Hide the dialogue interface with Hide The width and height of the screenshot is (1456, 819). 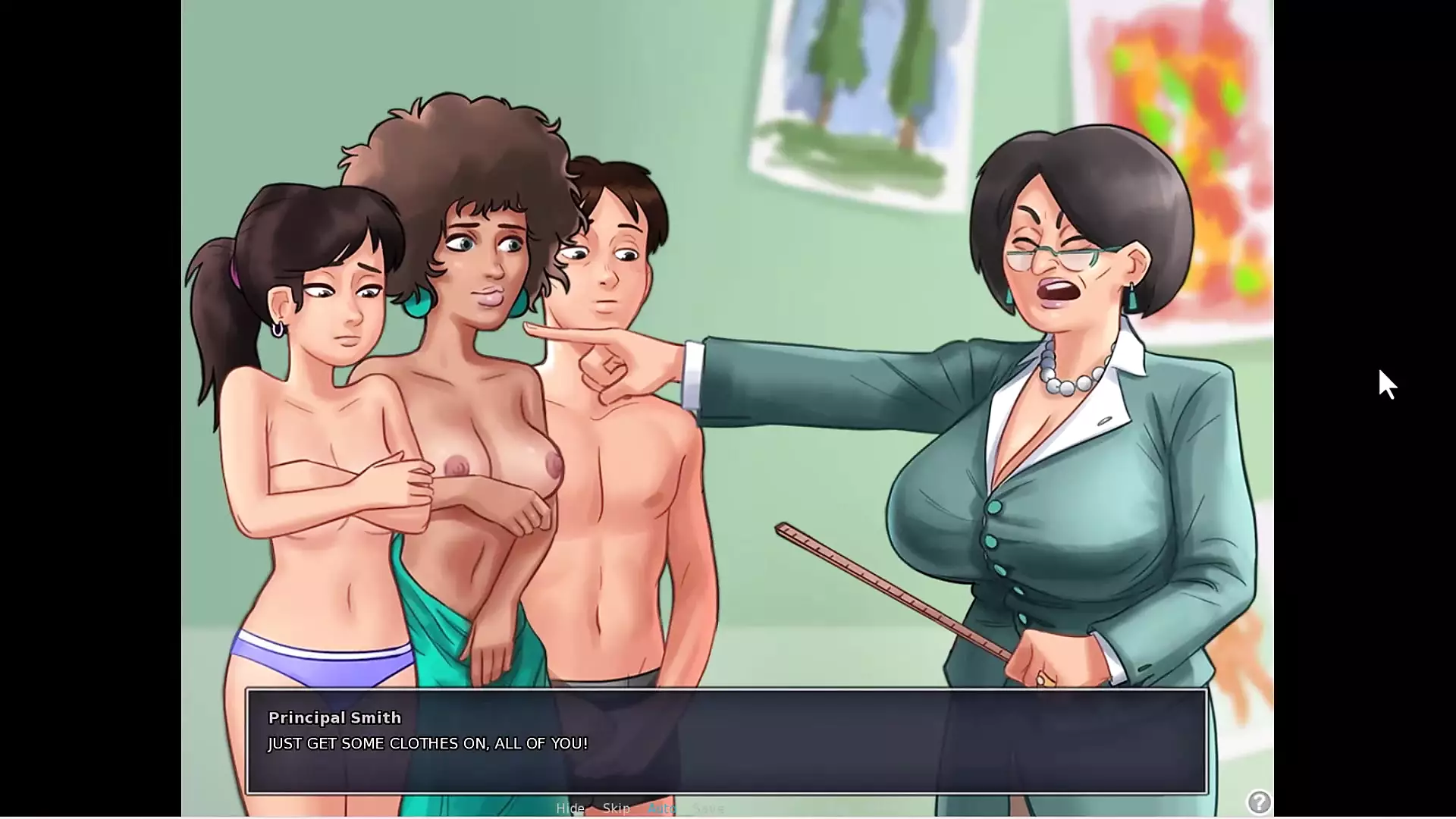pyautogui.click(x=570, y=808)
